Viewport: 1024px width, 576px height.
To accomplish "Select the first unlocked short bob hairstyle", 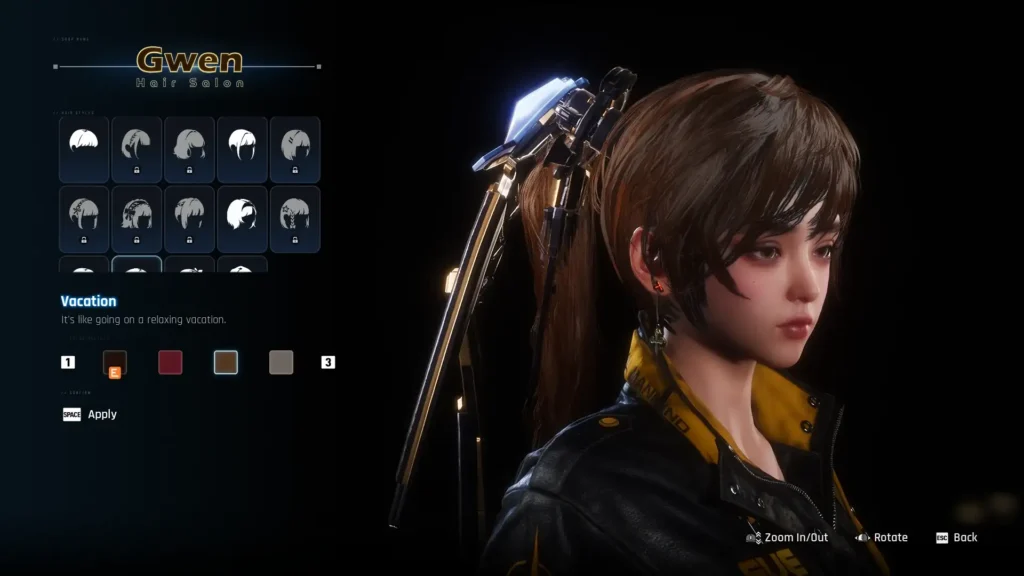I will (84, 149).
